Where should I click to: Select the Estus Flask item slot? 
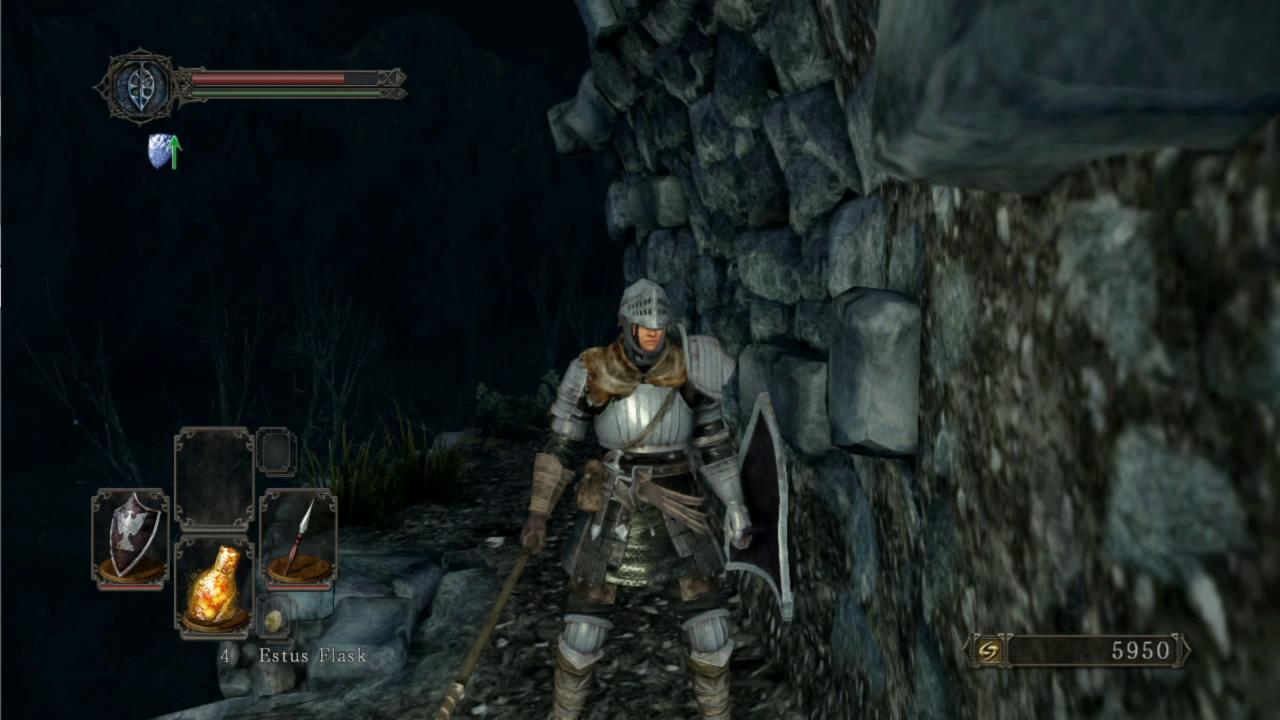tap(214, 587)
